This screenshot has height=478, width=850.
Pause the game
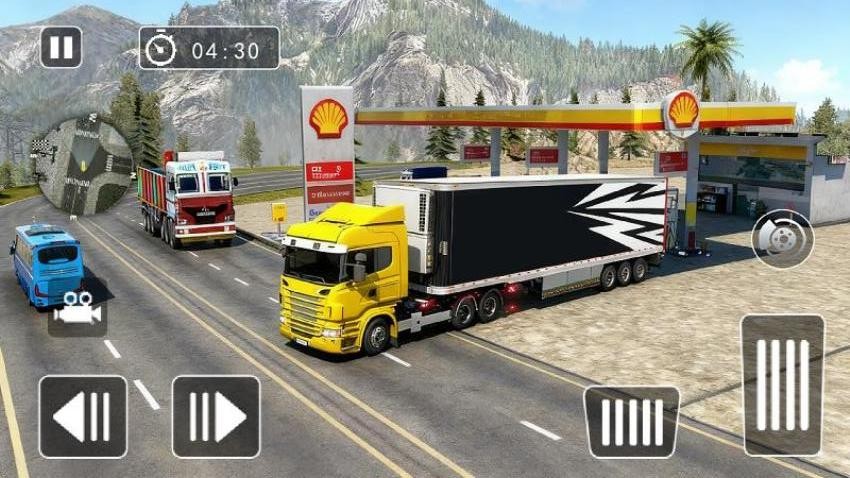(61, 47)
